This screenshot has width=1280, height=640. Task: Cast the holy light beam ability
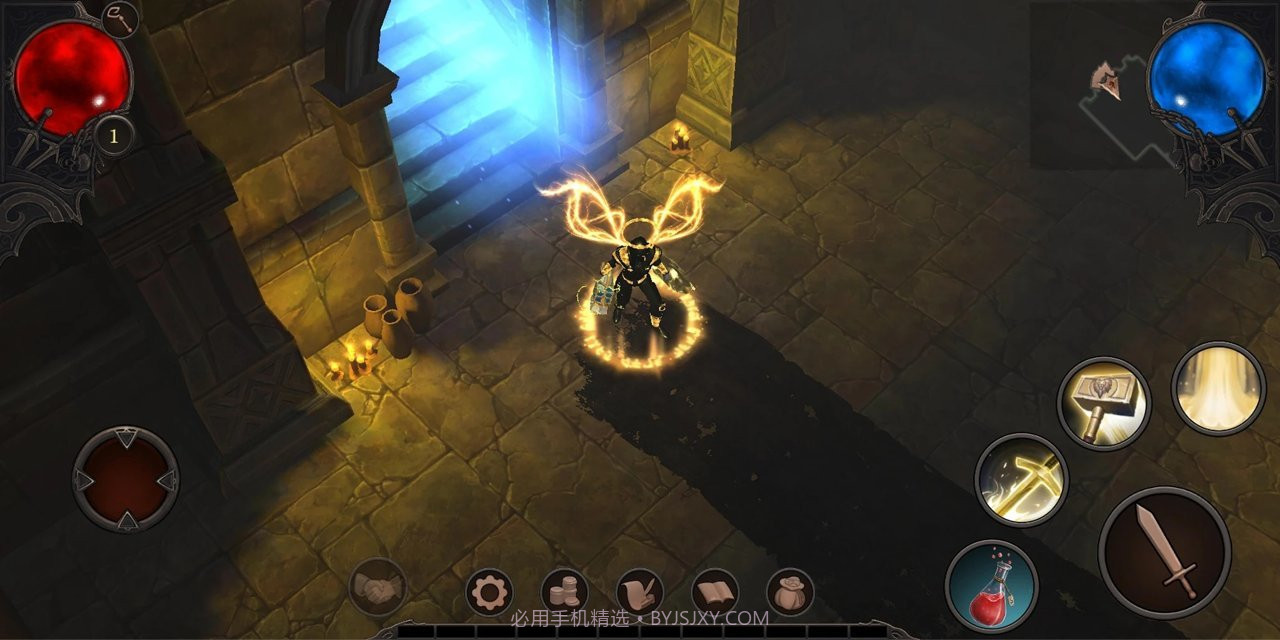click(1218, 388)
